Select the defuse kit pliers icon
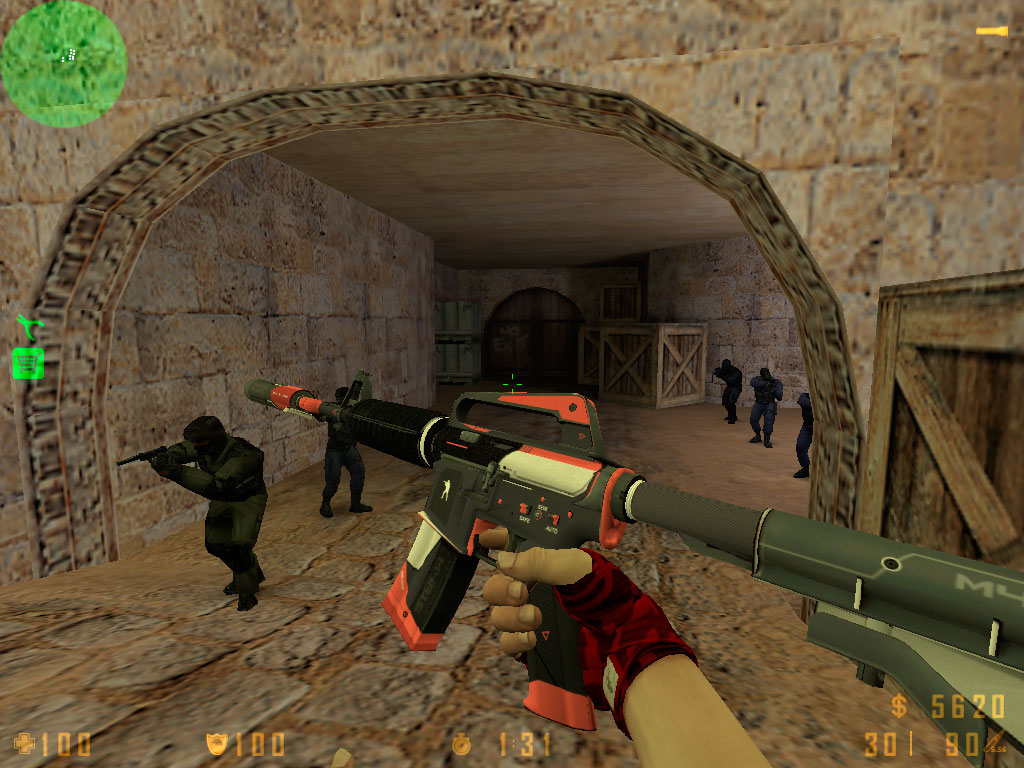 click(x=27, y=326)
